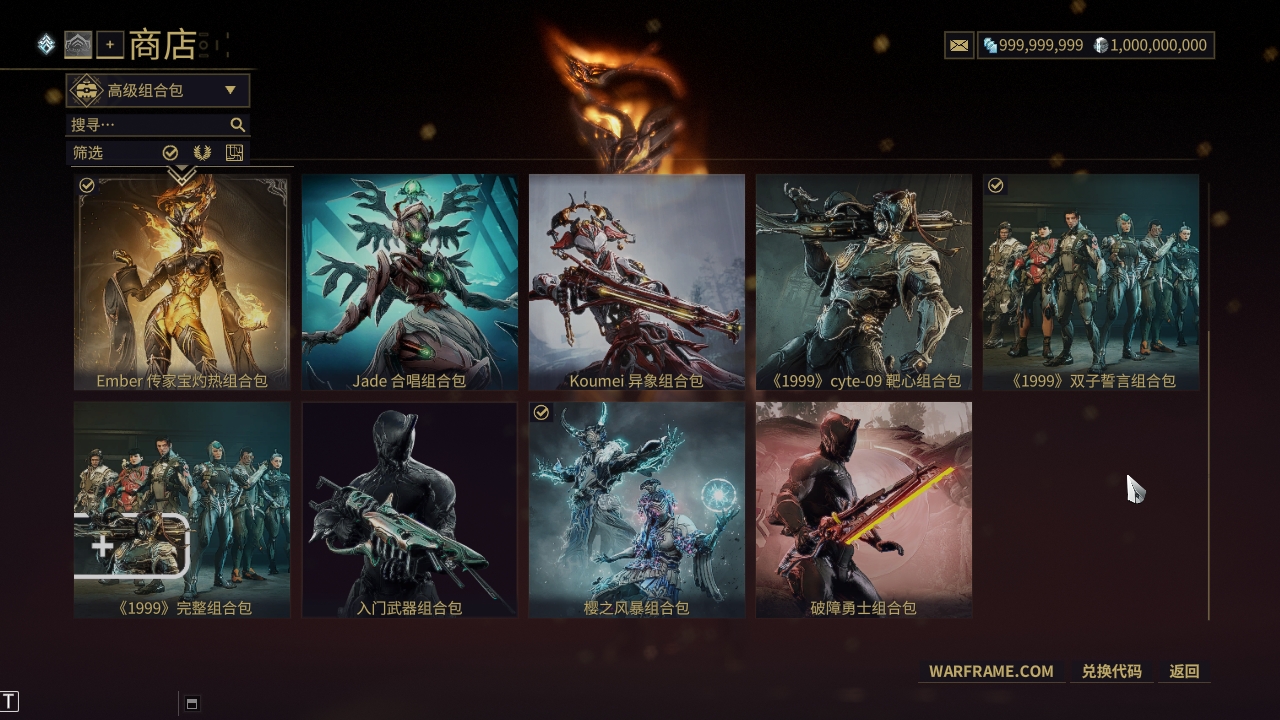The width and height of the screenshot is (1280, 720).
Task: Toggle the square maze filter icon
Action: pyautogui.click(x=234, y=153)
